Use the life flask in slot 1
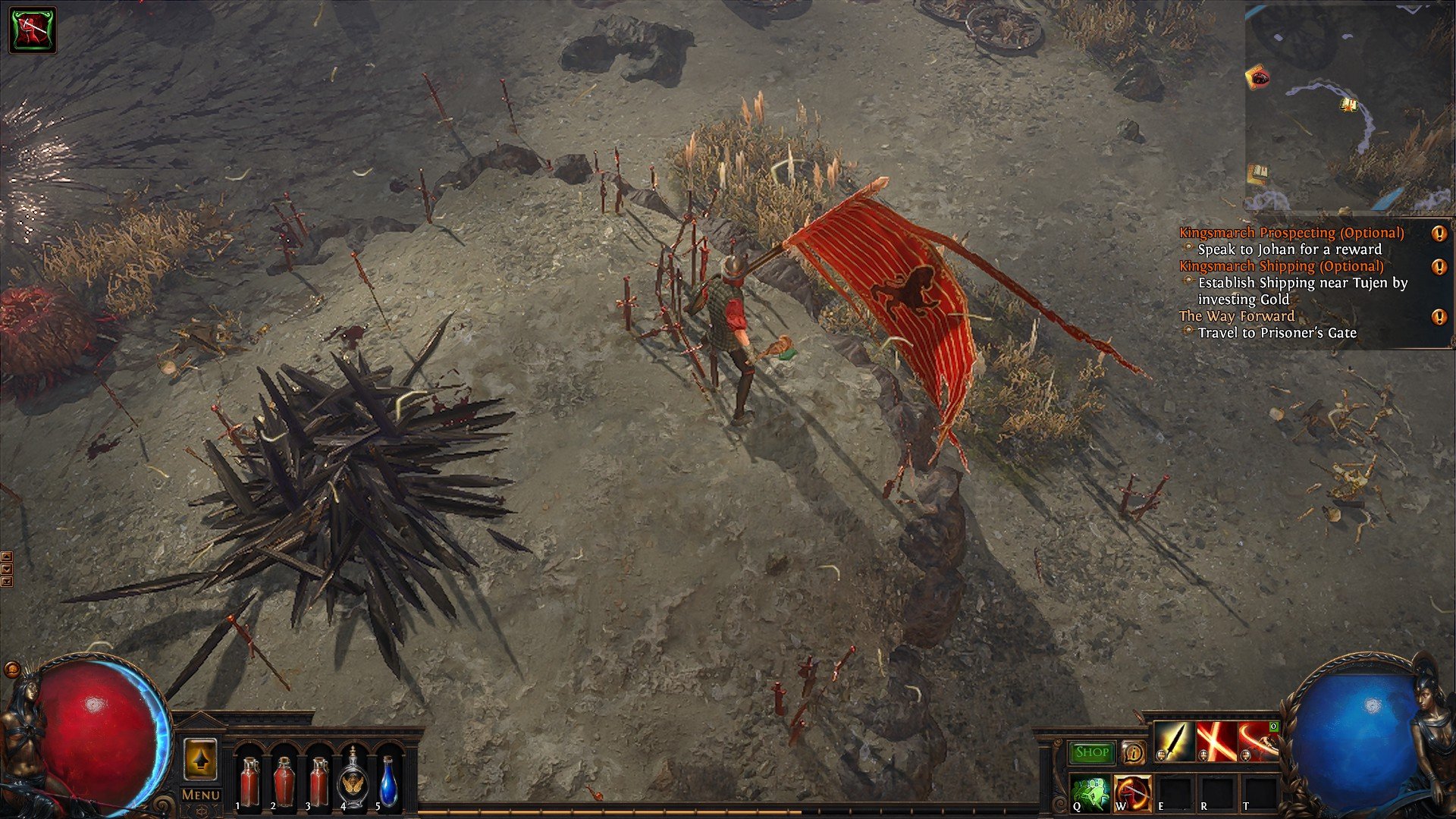The height and width of the screenshot is (819, 1456). click(249, 781)
